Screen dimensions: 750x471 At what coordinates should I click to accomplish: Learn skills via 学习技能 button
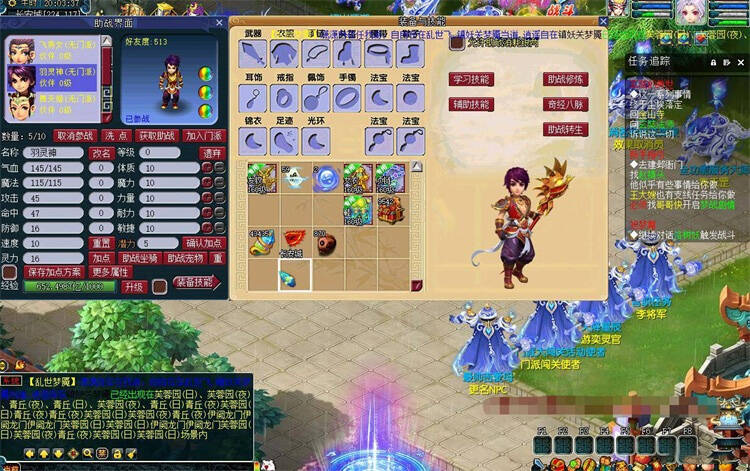point(470,80)
